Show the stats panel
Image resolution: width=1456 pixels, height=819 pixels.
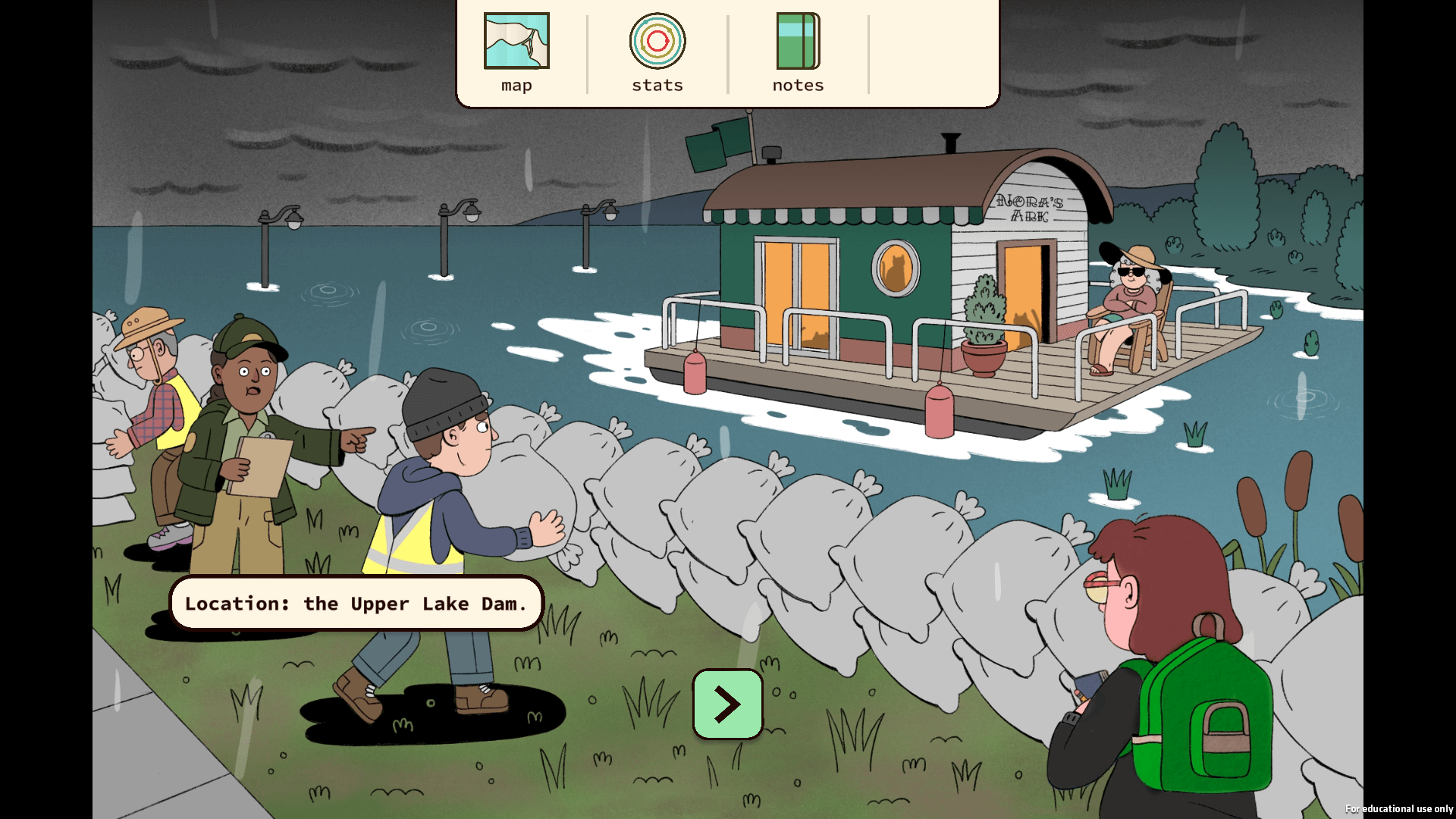tap(657, 52)
